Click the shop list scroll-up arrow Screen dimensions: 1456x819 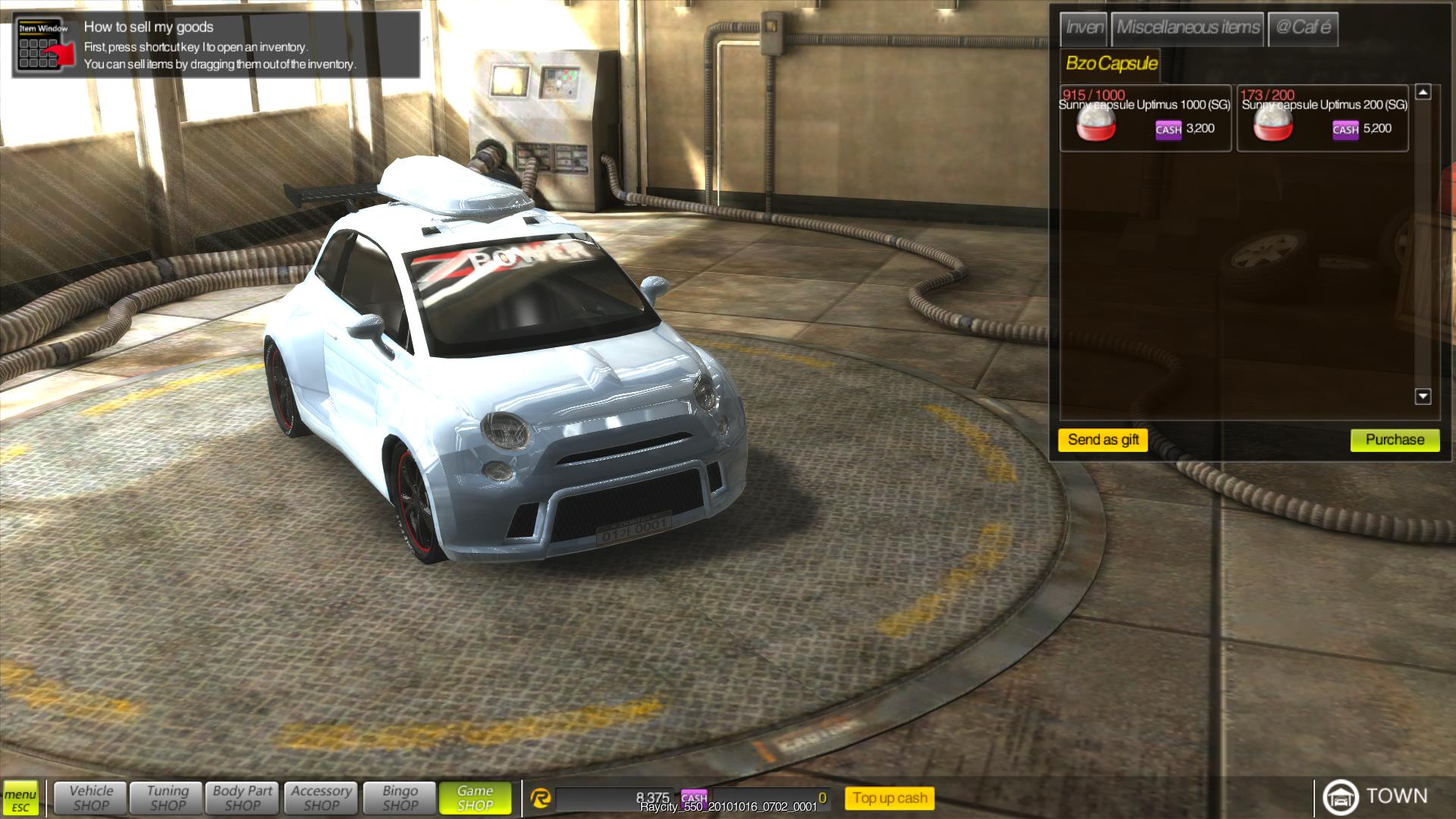[1423, 93]
